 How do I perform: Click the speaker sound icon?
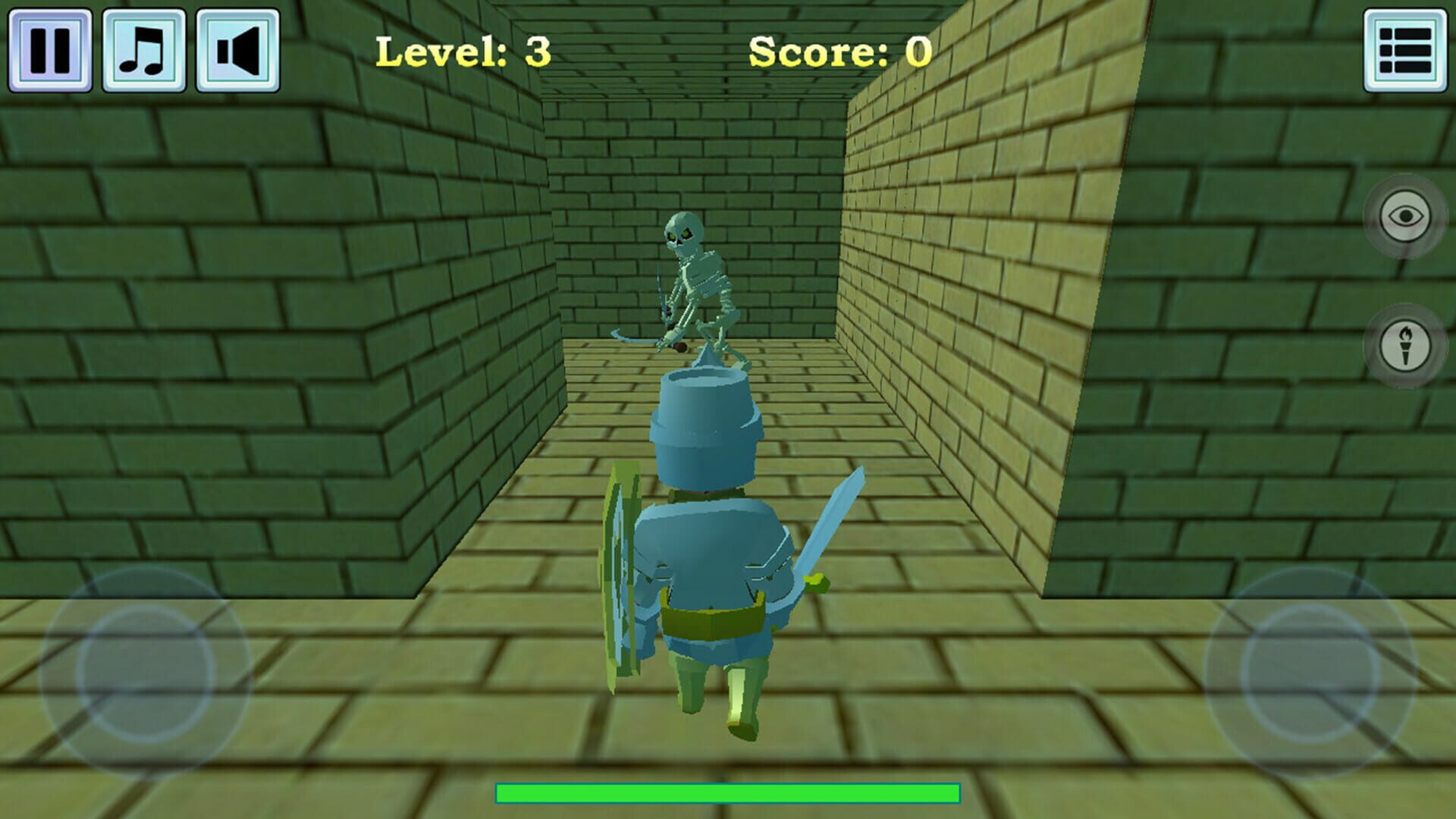point(236,47)
